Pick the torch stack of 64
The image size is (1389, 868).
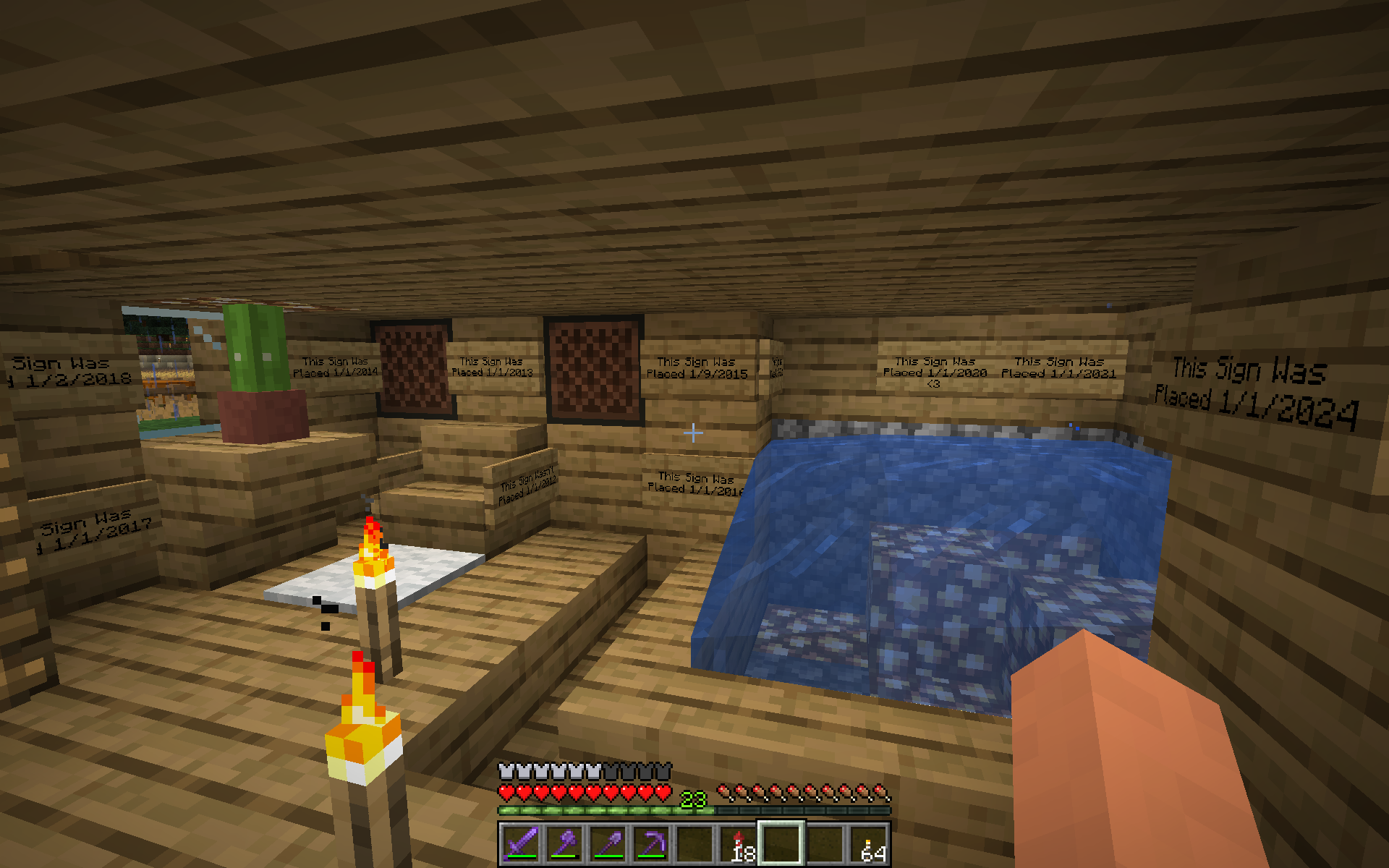click(x=868, y=843)
